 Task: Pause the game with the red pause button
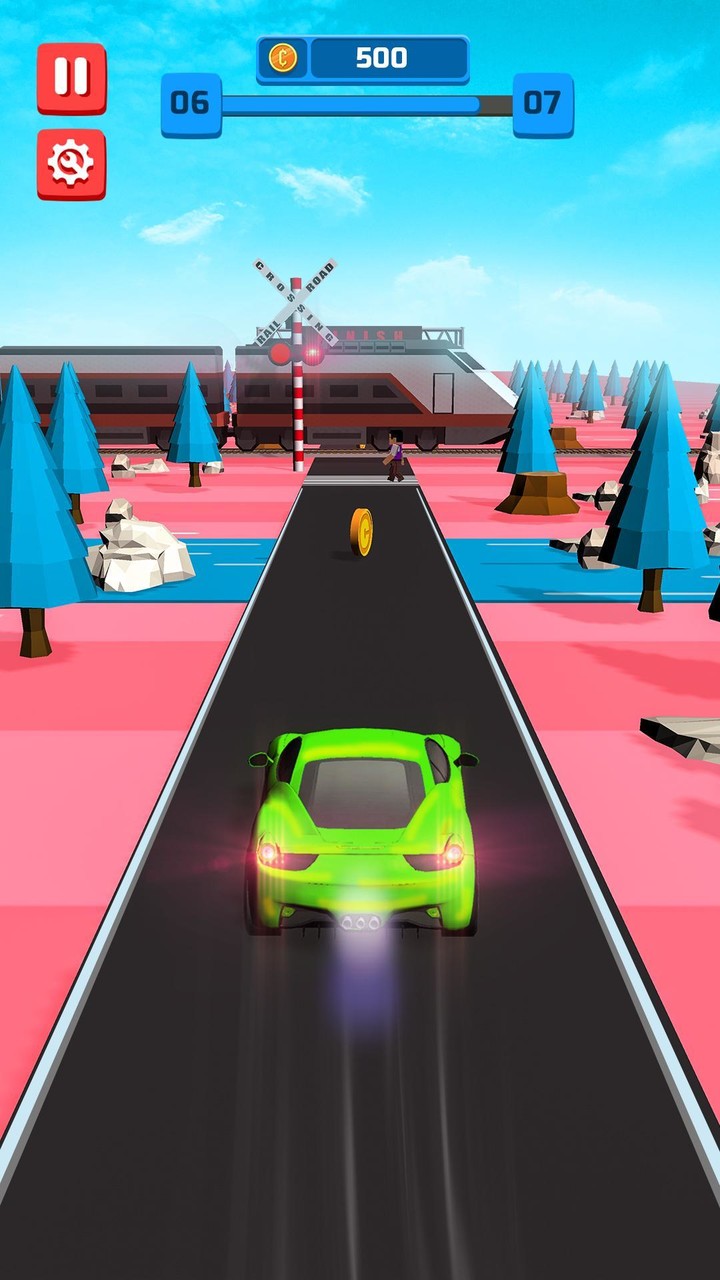coord(71,77)
